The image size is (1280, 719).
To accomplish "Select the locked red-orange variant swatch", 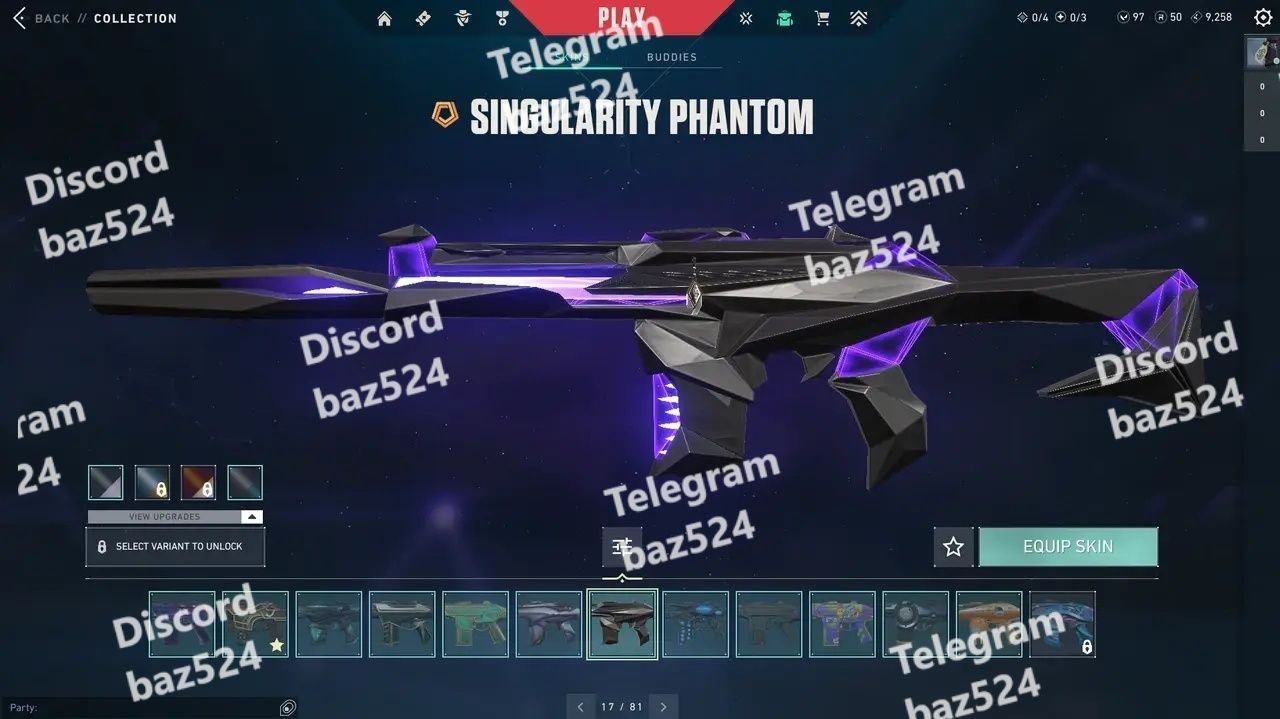I will [x=198, y=483].
